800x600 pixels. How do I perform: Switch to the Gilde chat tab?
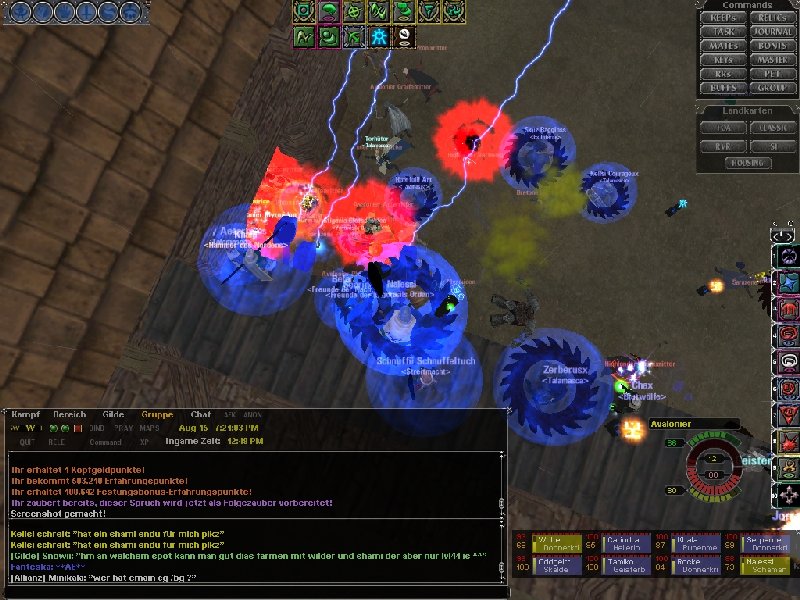pyautogui.click(x=114, y=415)
